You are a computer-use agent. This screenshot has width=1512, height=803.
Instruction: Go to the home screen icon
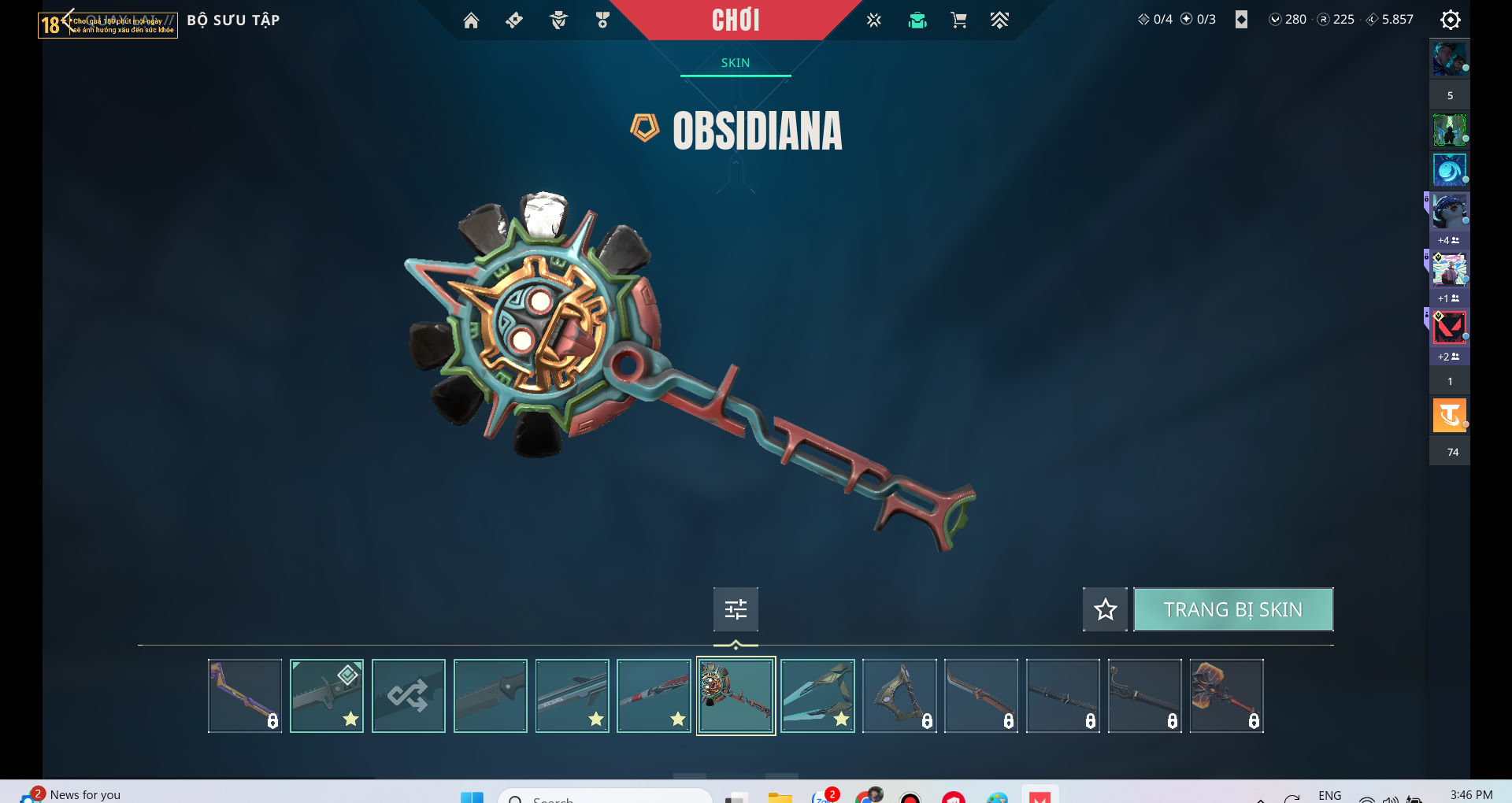pos(471,20)
